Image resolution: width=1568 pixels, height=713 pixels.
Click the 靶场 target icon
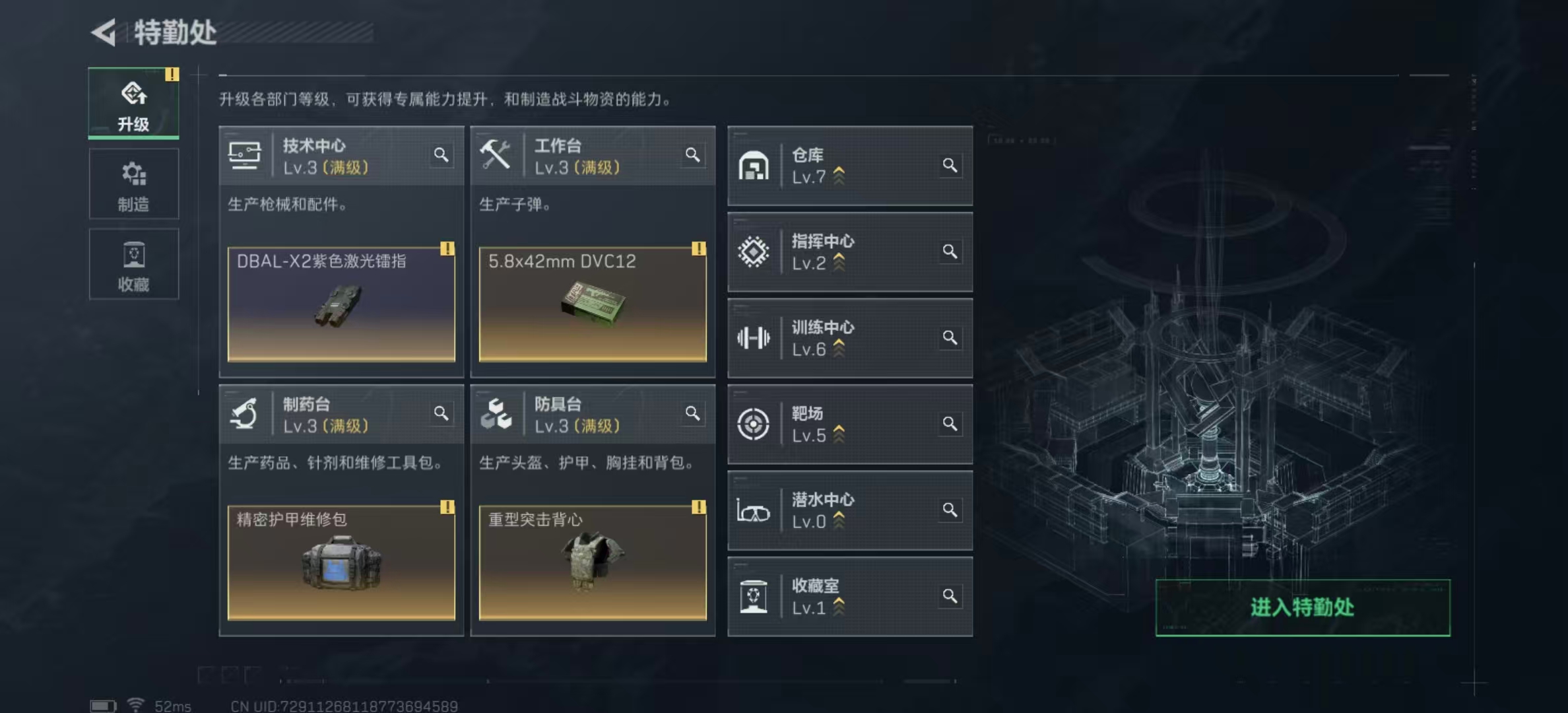[754, 424]
